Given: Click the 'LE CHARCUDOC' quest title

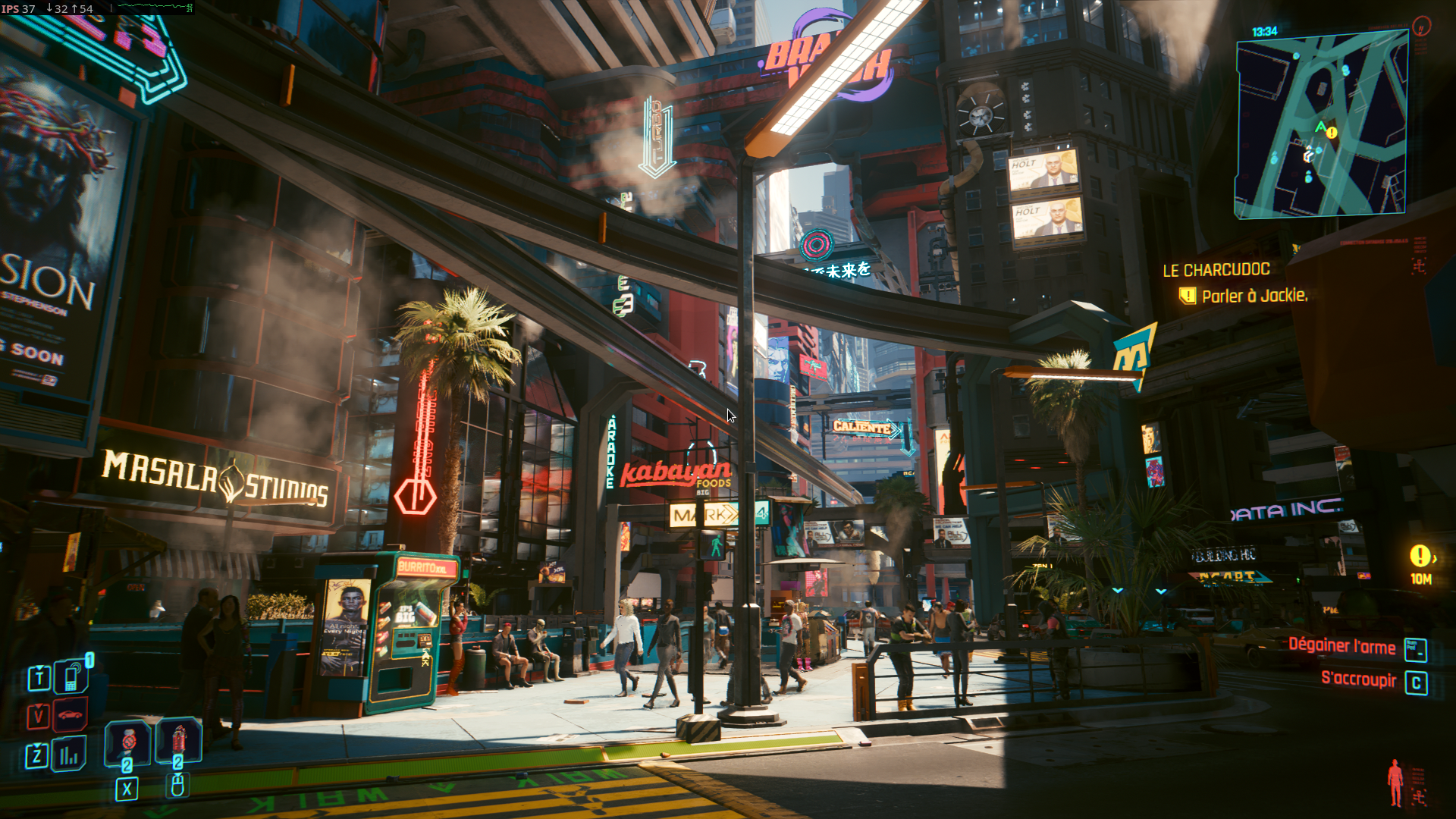Looking at the screenshot, I should click(1216, 270).
